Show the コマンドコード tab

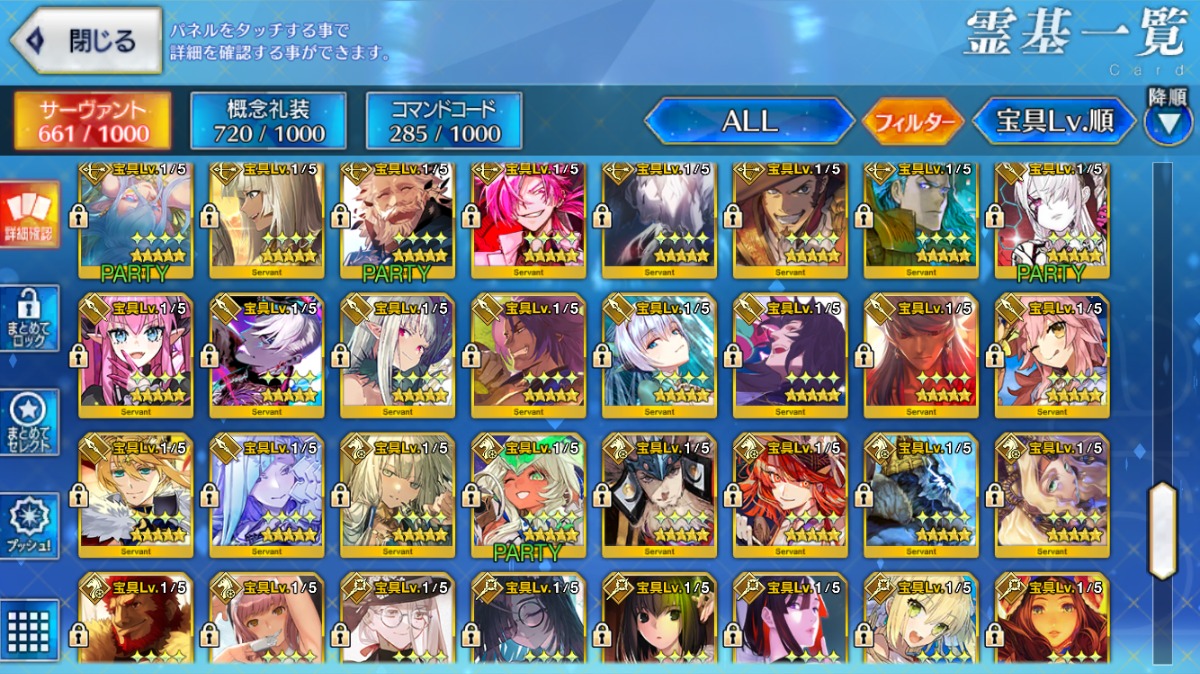(x=444, y=122)
